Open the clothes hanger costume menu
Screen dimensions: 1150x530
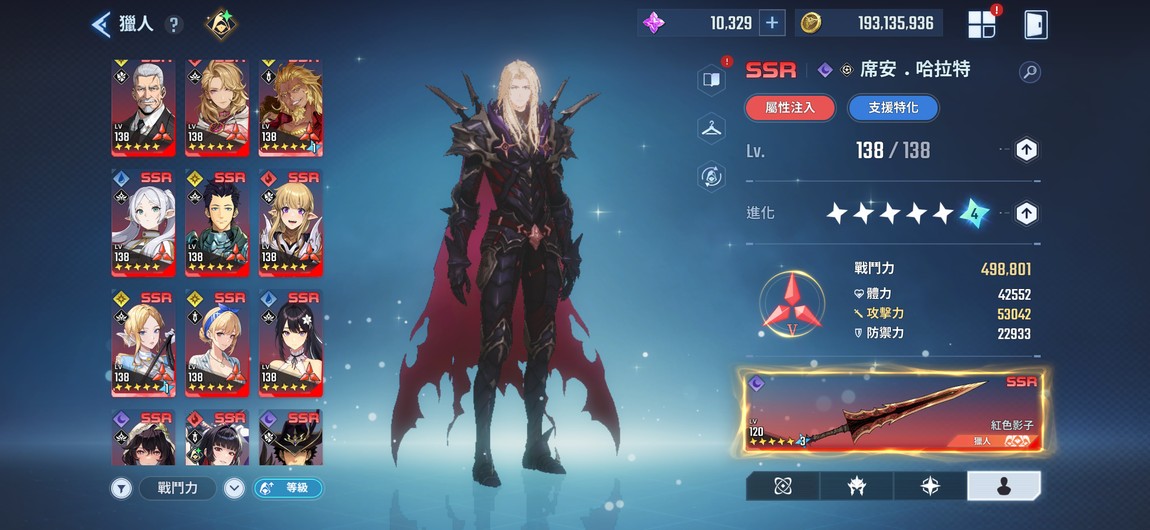click(711, 127)
